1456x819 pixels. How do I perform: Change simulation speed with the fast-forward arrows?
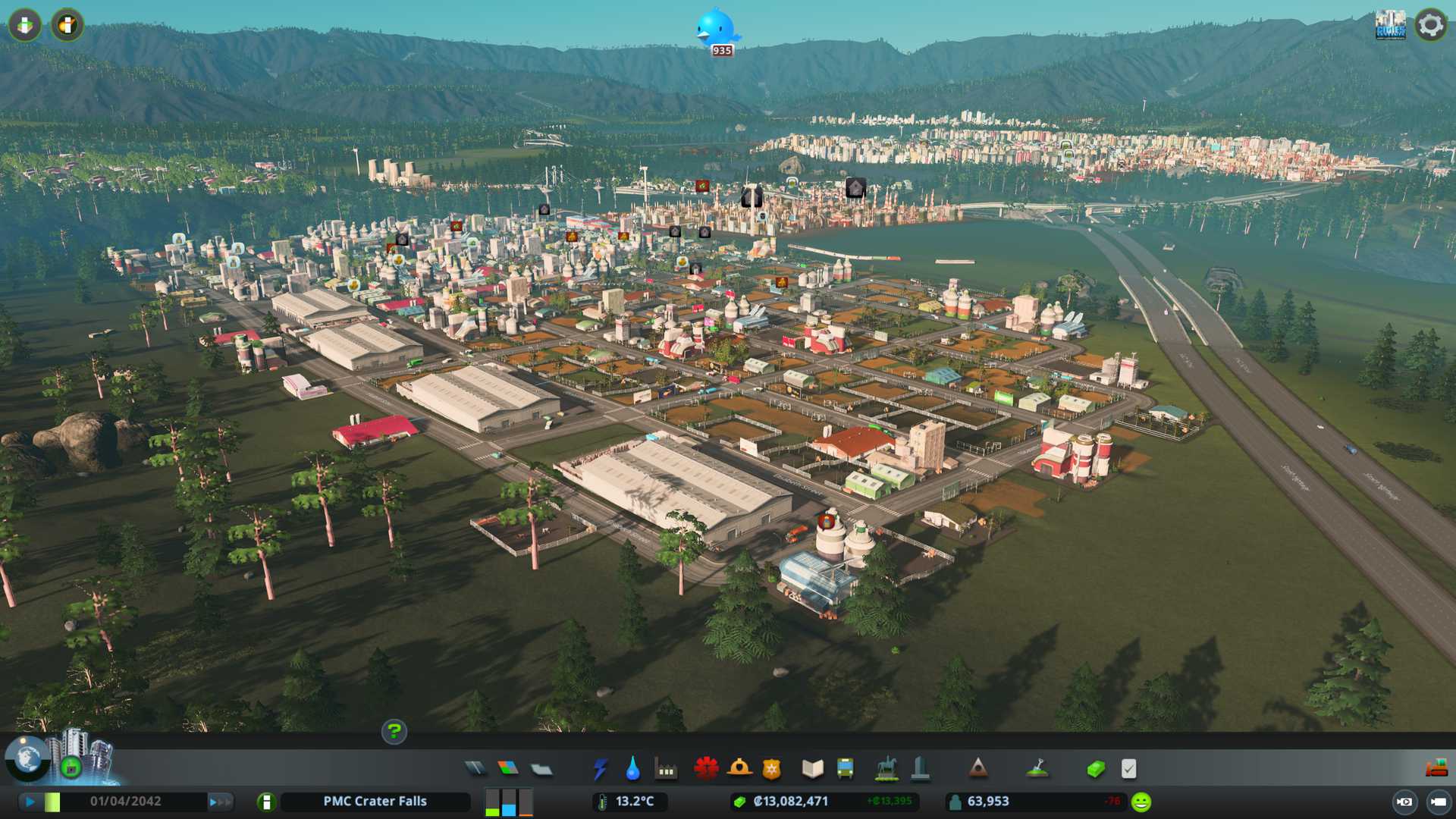tap(220, 802)
